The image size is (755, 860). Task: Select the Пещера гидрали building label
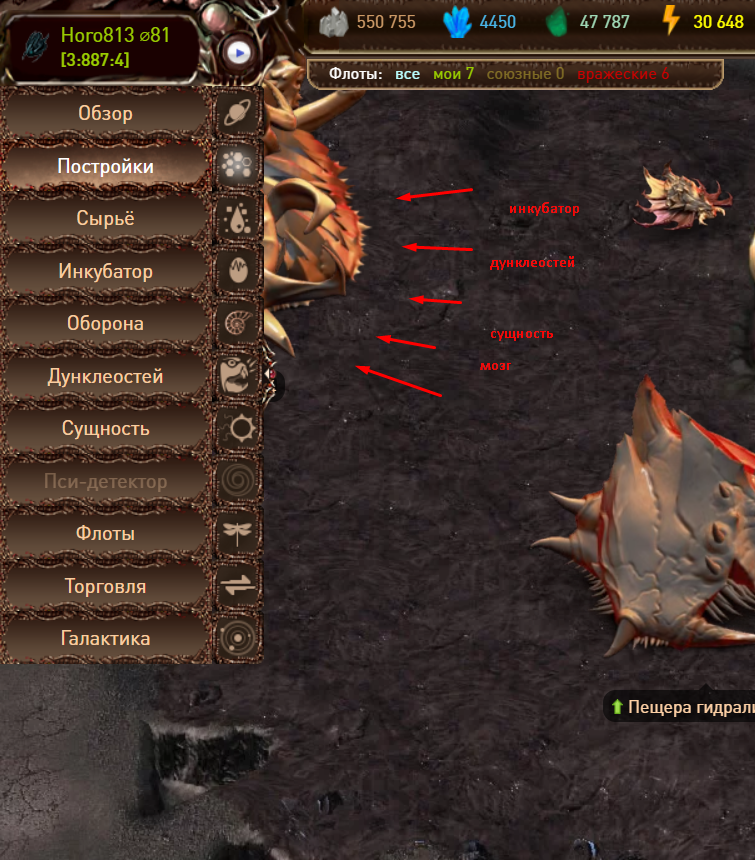tap(689, 708)
